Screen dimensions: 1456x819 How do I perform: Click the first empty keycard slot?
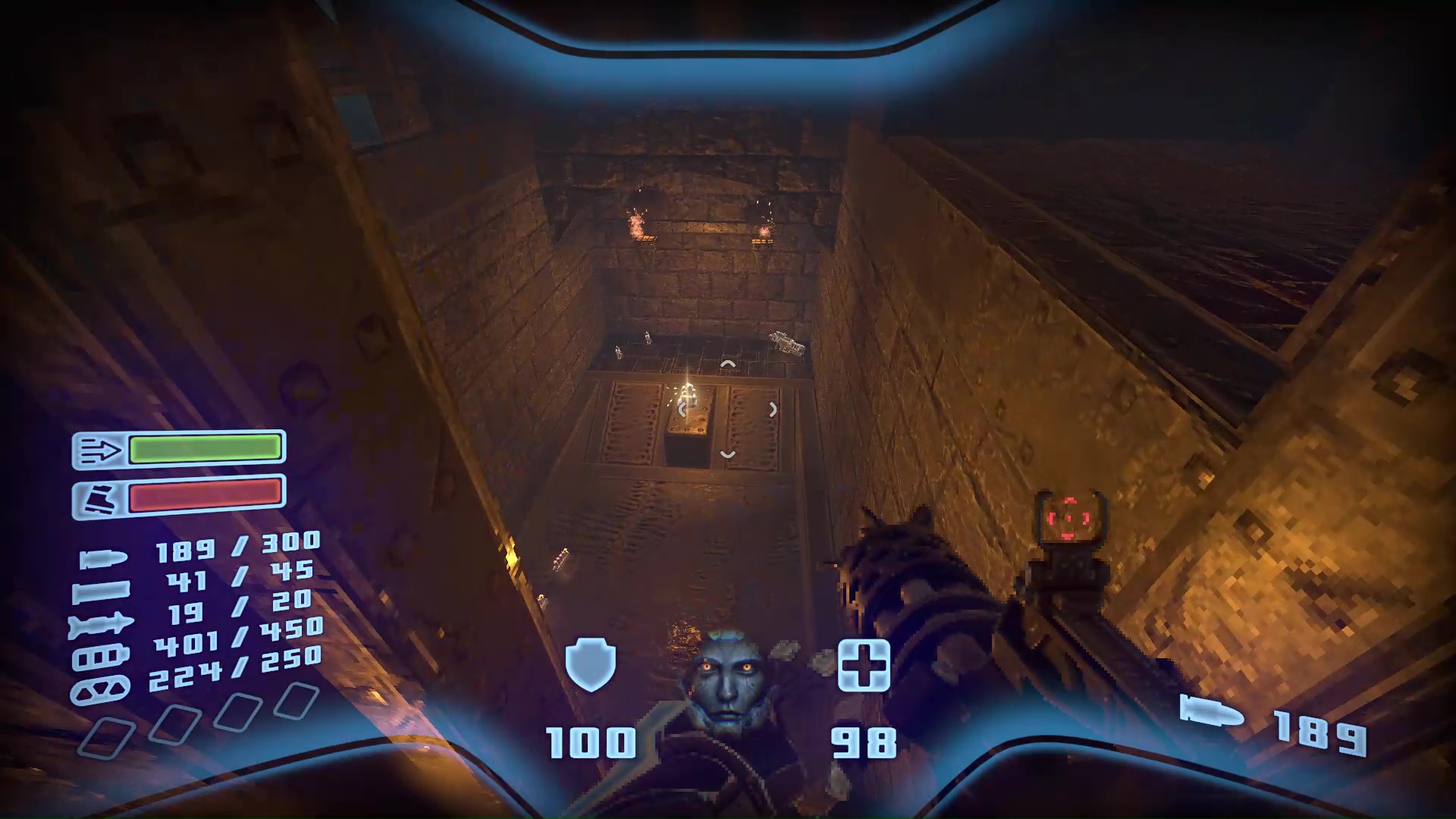coord(108,737)
